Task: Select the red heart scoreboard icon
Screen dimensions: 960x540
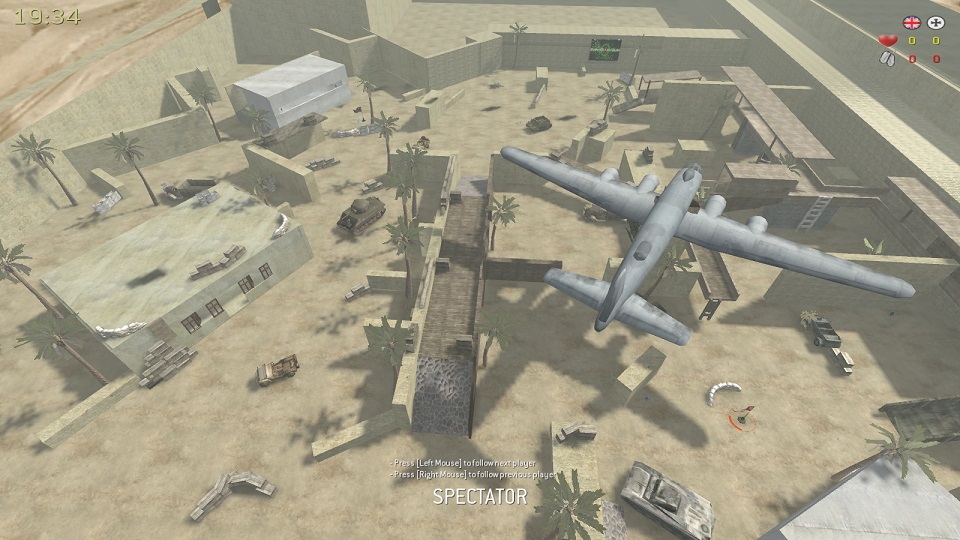Action: 887,41
